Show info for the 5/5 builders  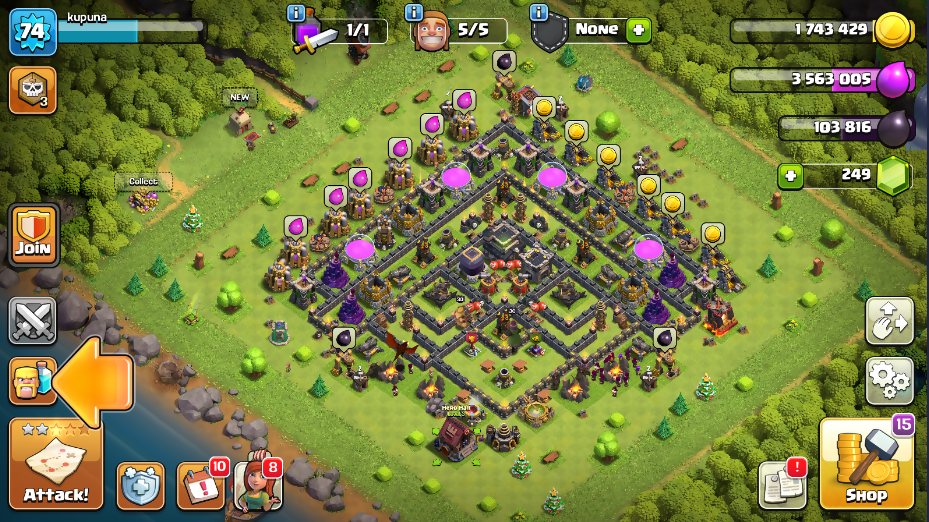click(x=414, y=13)
